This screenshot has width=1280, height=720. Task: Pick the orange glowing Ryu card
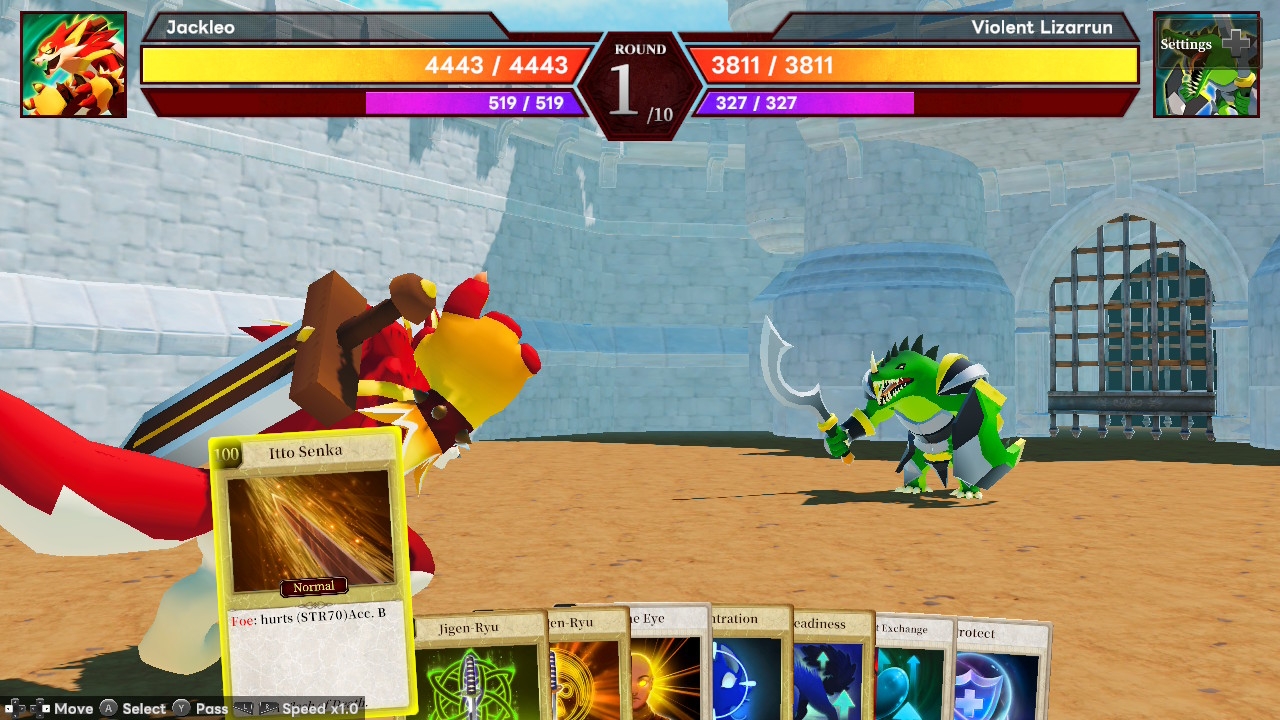tap(588, 668)
